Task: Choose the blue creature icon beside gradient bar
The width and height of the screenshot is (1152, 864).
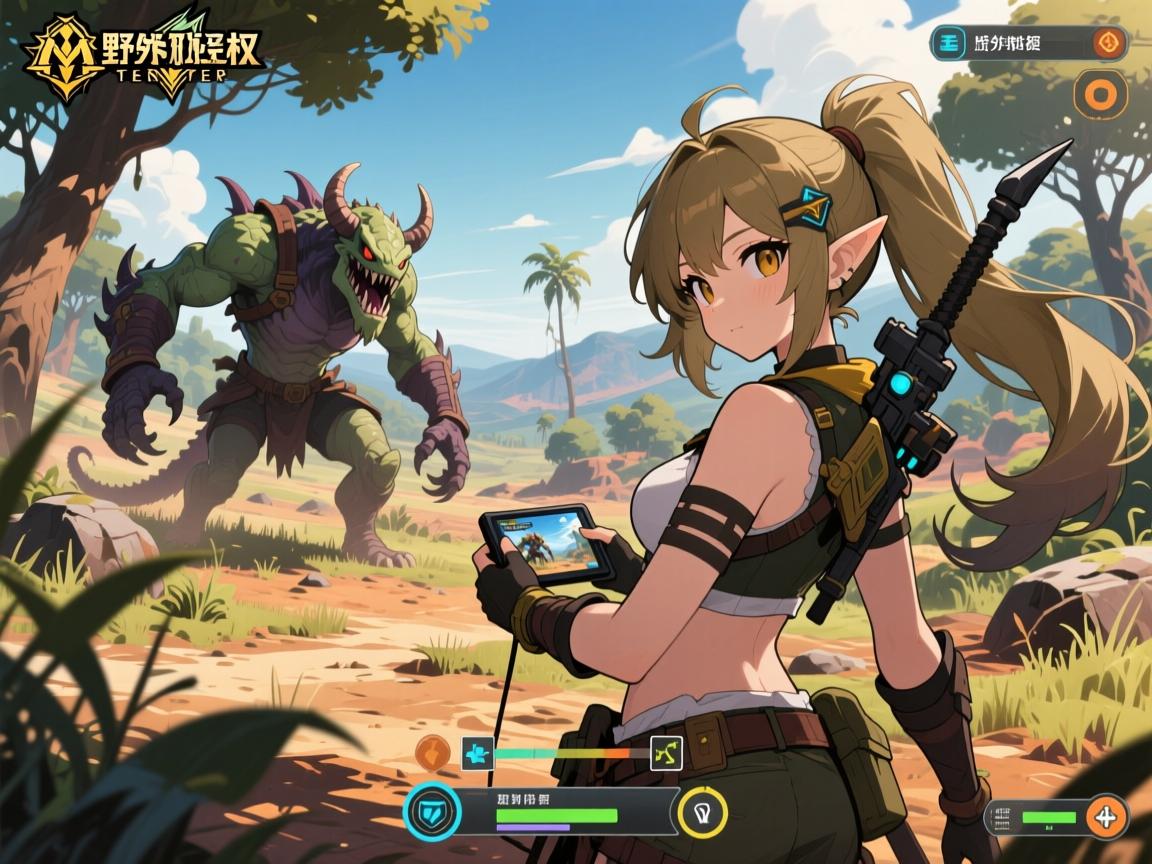Action: [477, 753]
